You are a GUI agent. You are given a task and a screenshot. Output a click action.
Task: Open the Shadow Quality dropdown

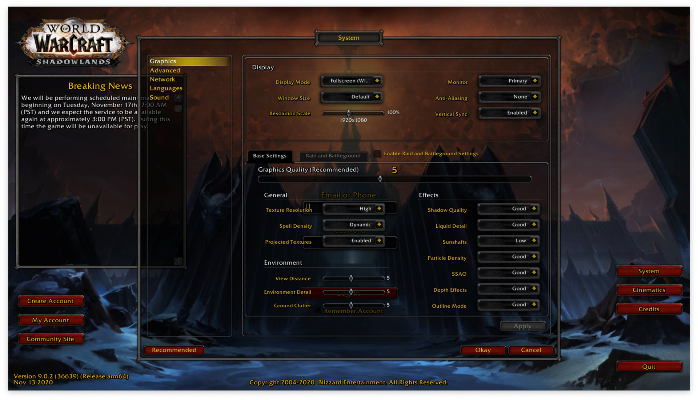tap(509, 209)
